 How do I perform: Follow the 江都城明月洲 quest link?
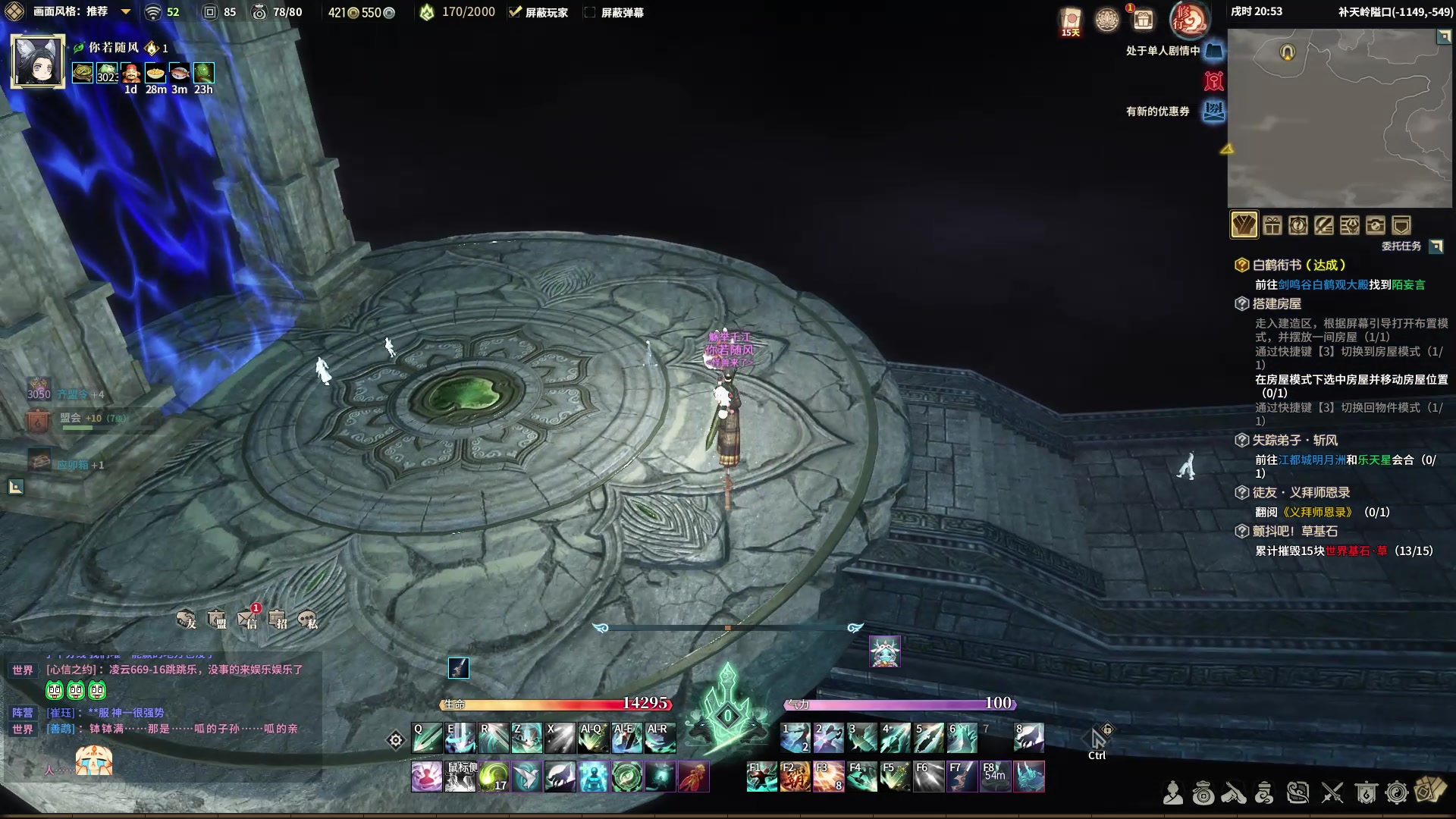pos(1312,460)
